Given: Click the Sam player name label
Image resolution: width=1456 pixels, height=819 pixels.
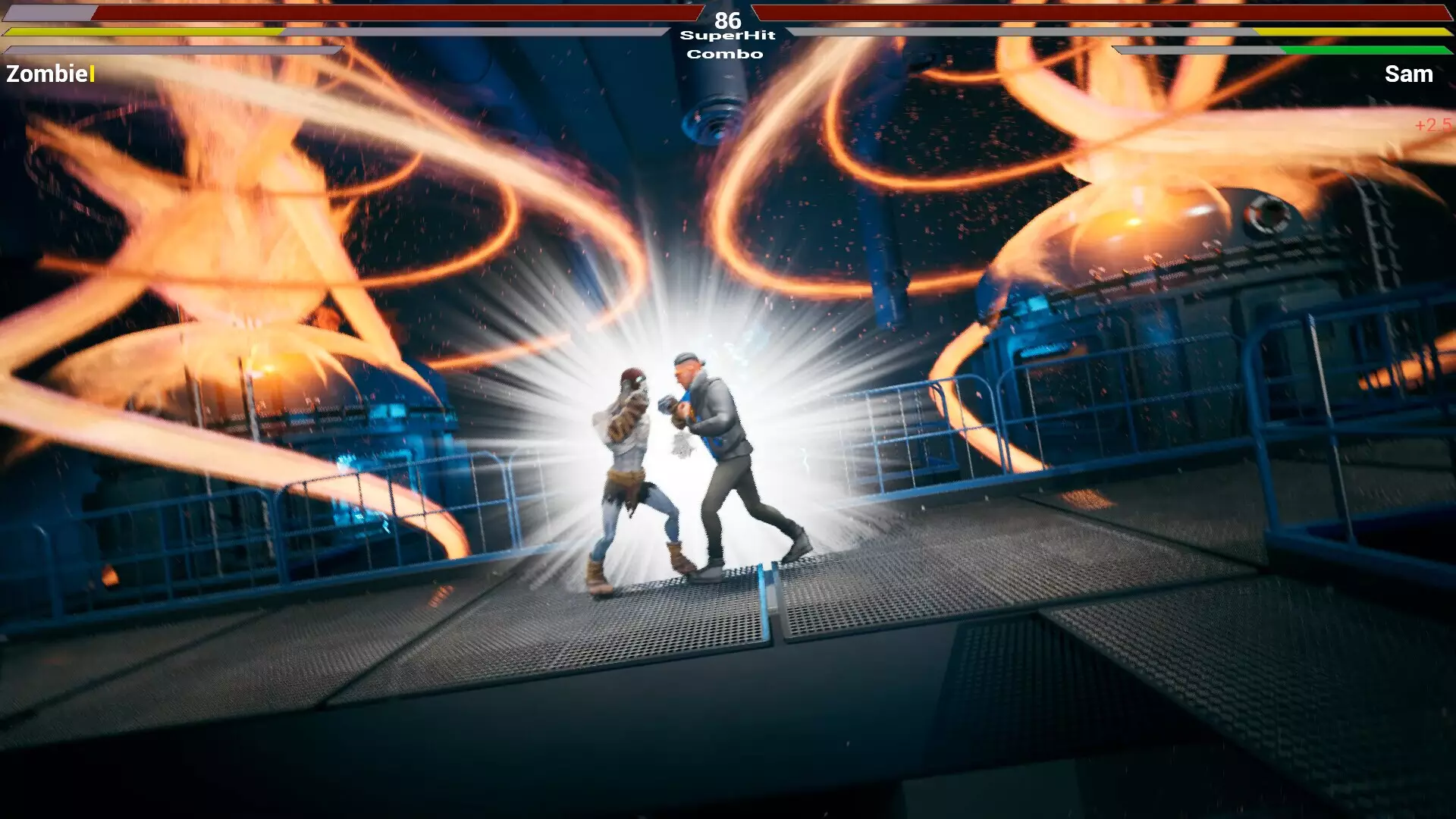Looking at the screenshot, I should click(x=1409, y=74).
